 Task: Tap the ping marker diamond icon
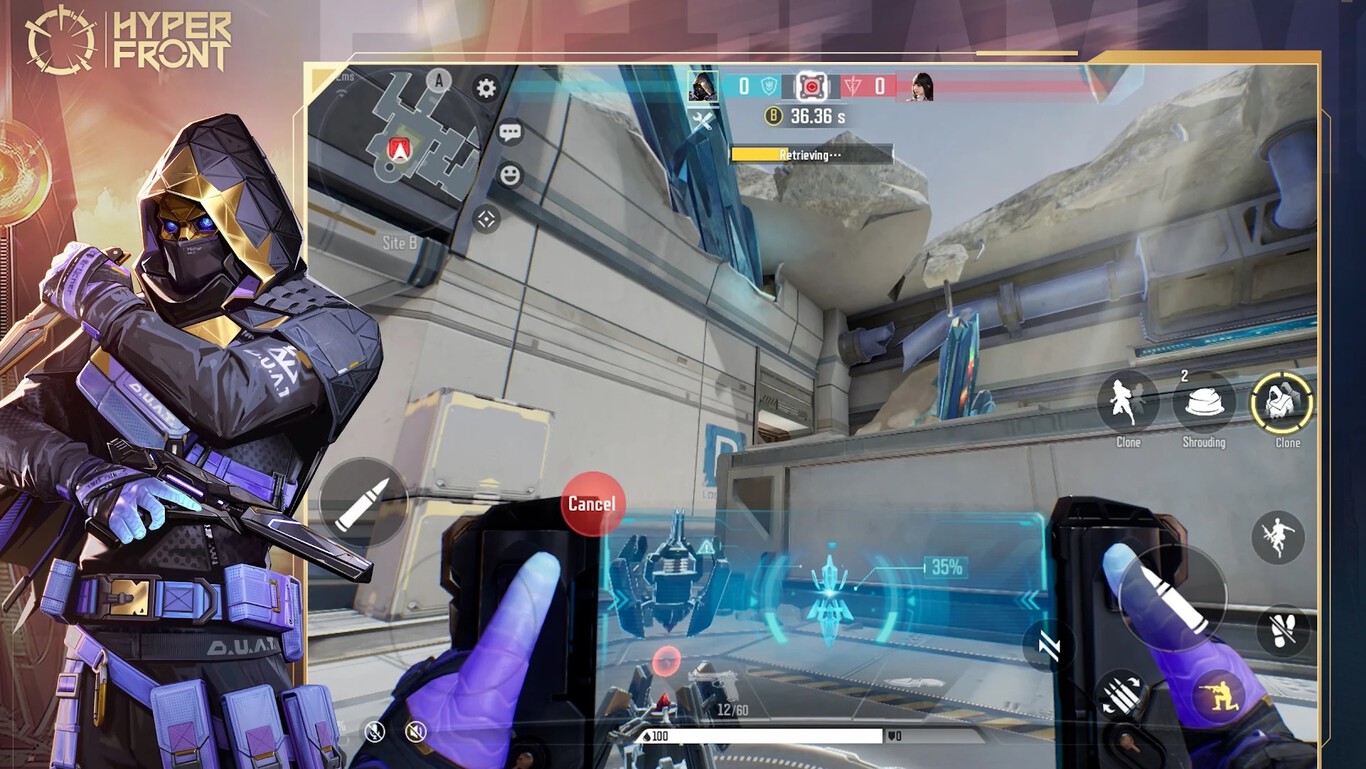(x=486, y=219)
